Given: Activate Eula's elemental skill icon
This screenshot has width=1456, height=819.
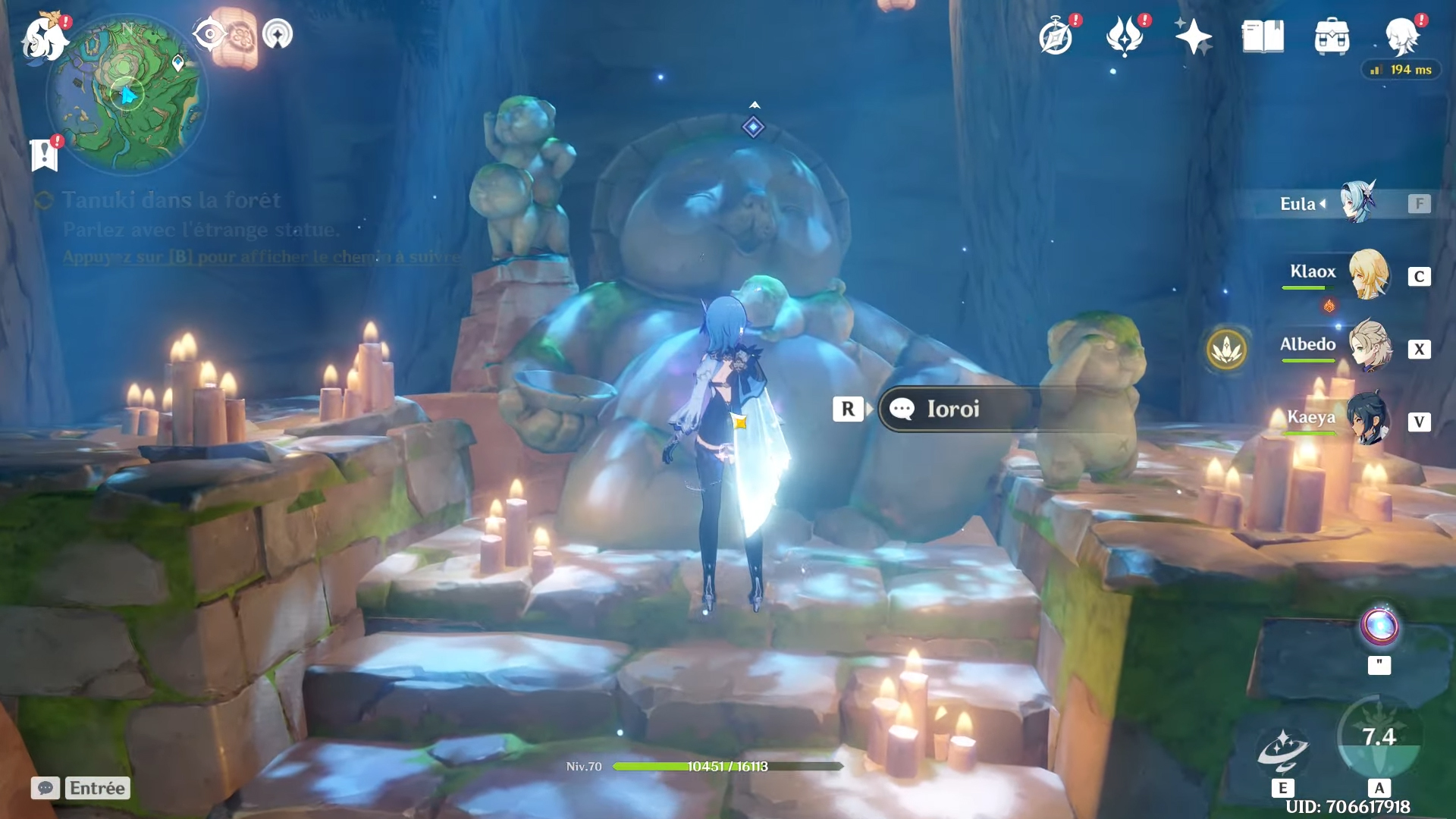Looking at the screenshot, I should coord(1282,749).
